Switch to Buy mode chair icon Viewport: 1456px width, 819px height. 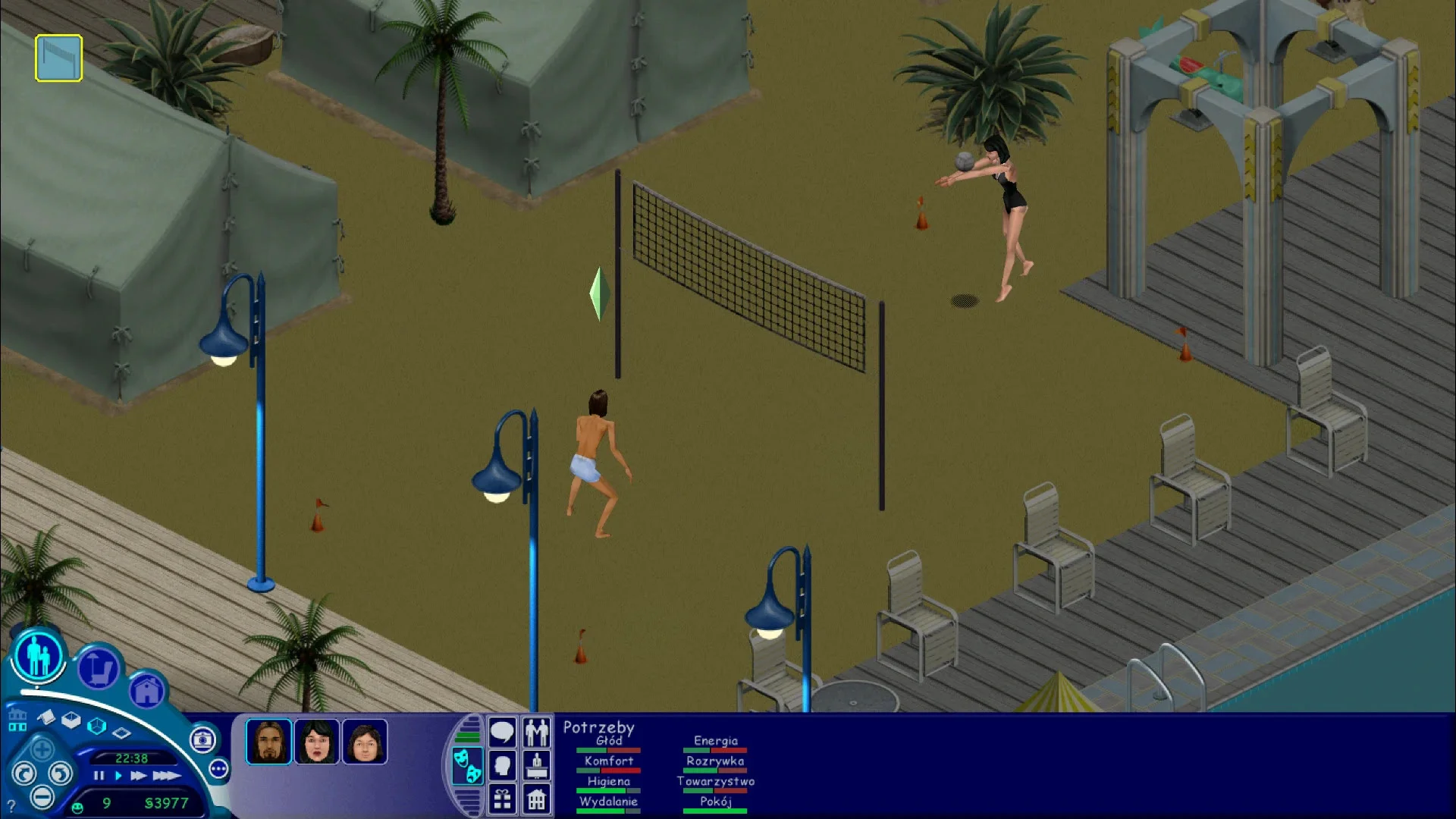(99, 669)
